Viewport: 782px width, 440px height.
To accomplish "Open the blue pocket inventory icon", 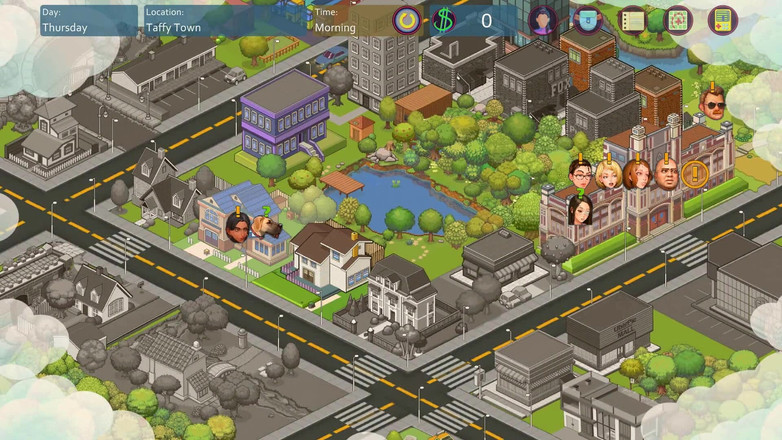I will [x=587, y=20].
